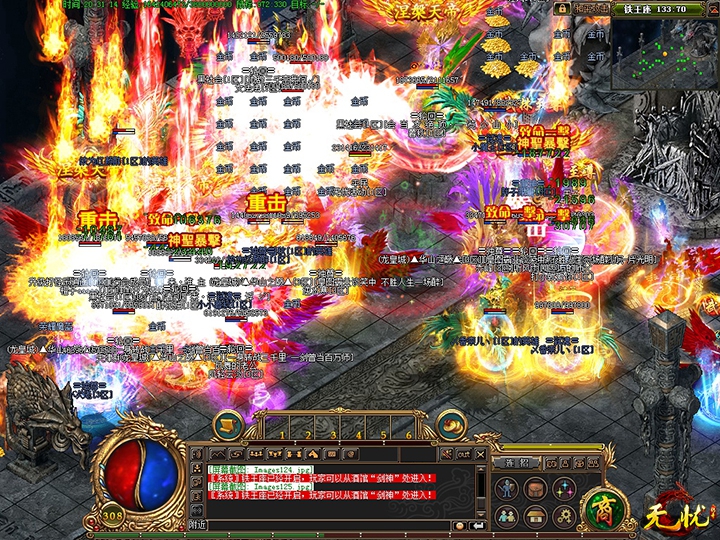Image resolution: width=720 pixels, height=540 pixels.
Task: Click the minimap of 铁王座
Action: 663,54
